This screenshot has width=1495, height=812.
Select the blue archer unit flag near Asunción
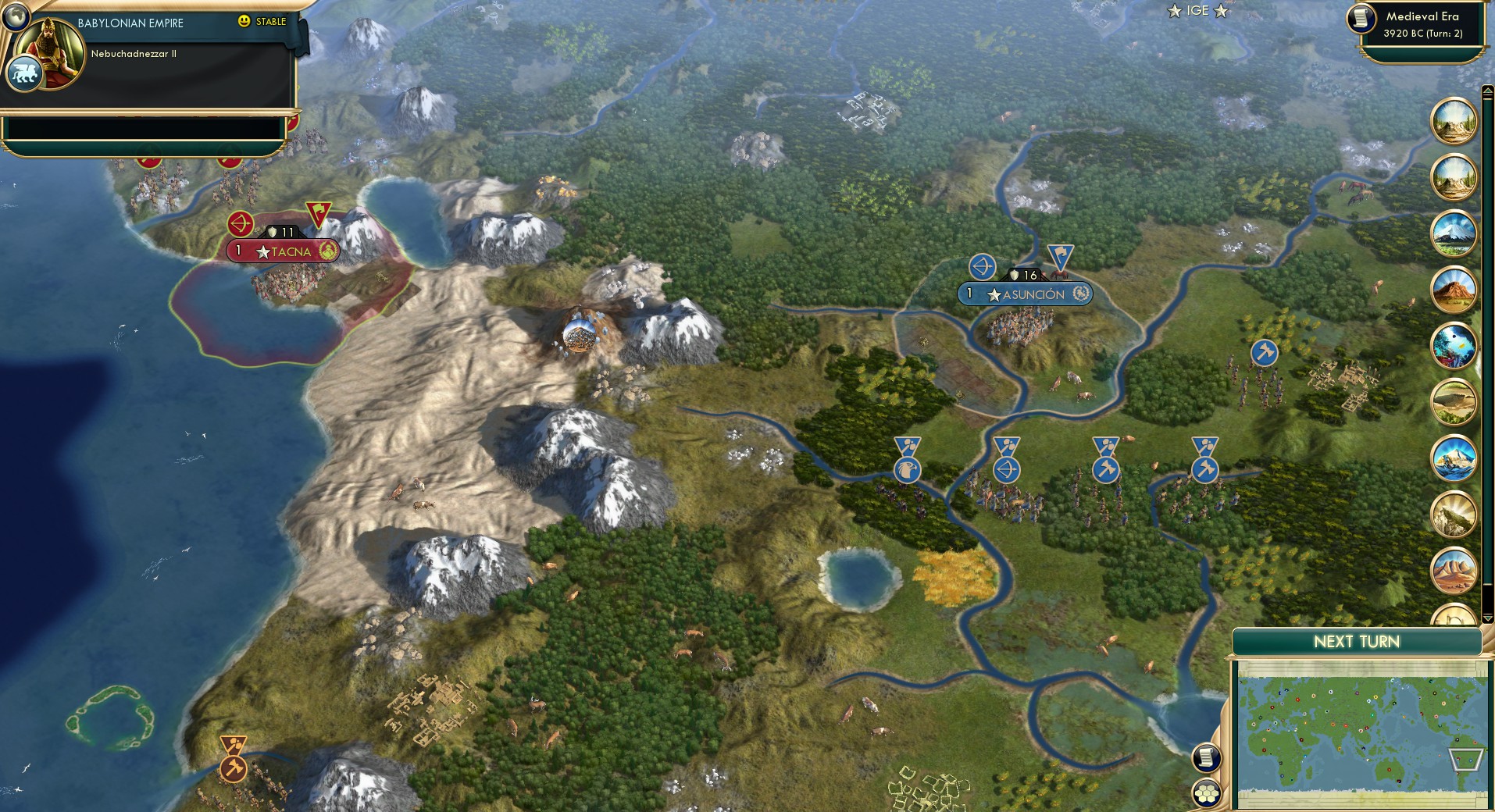983,269
